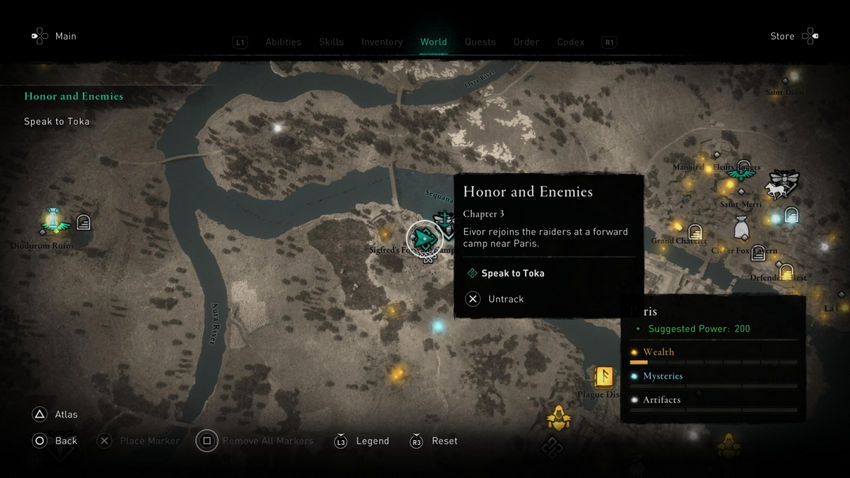Select the horse stable map icon

(x=781, y=185)
